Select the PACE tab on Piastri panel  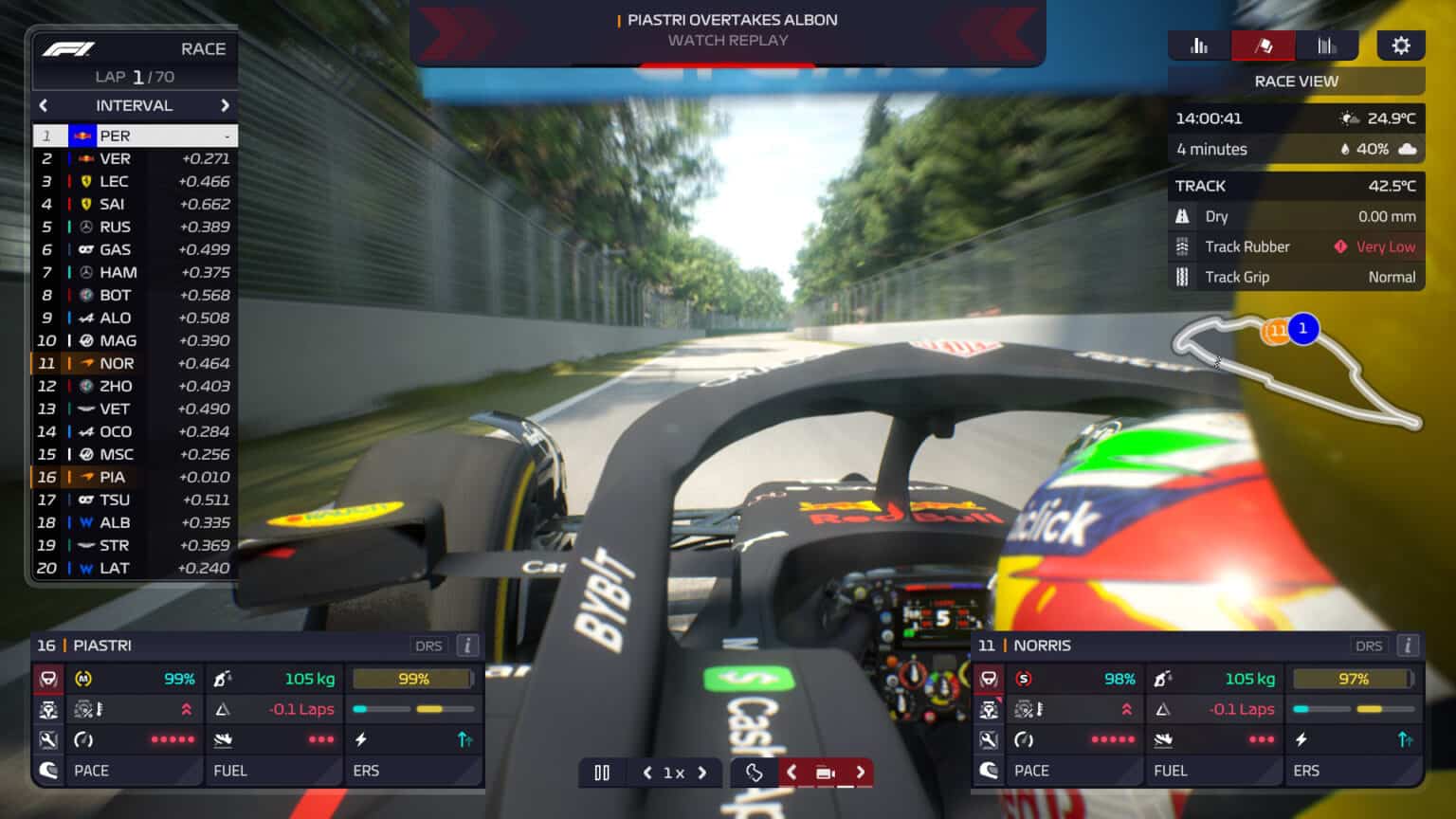click(x=91, y=771)
